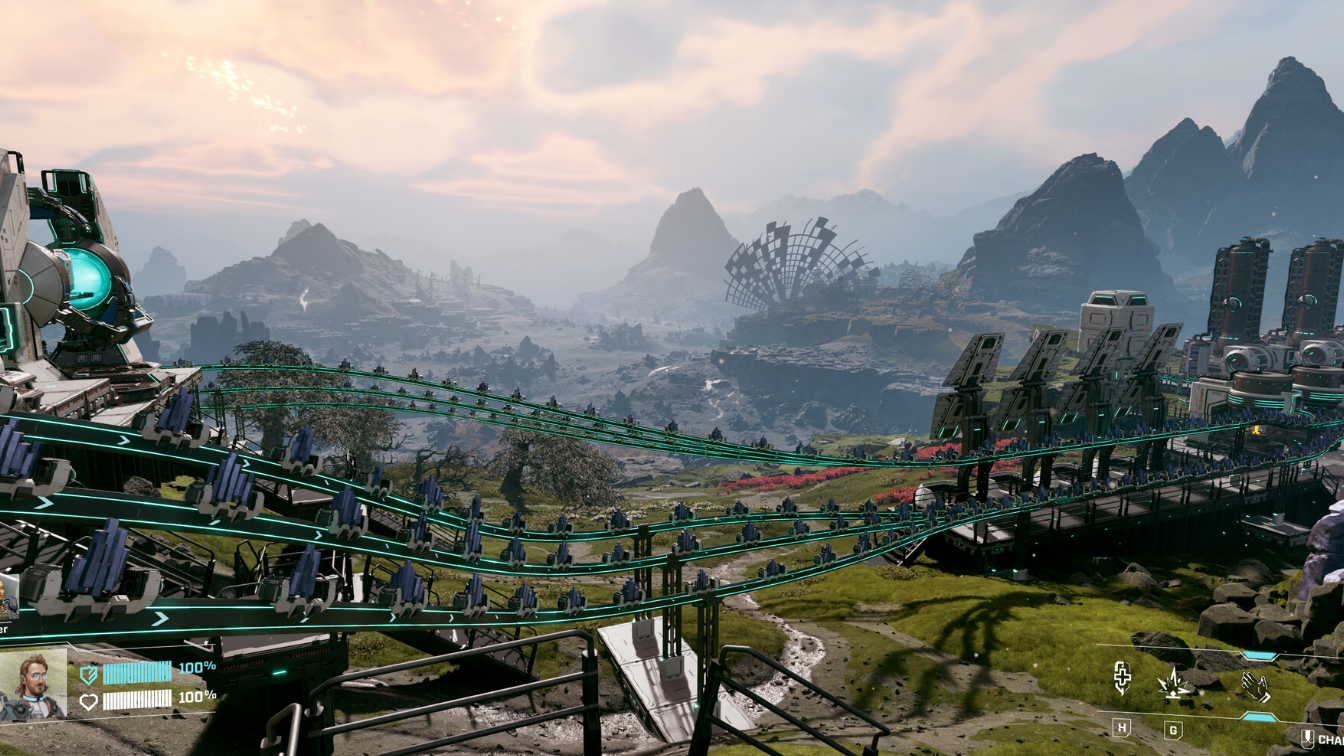This screenshot has width=1344, height=756.
Task: Select the nobelisk explosive icon above the G keybind
Action: (1173, 685)
